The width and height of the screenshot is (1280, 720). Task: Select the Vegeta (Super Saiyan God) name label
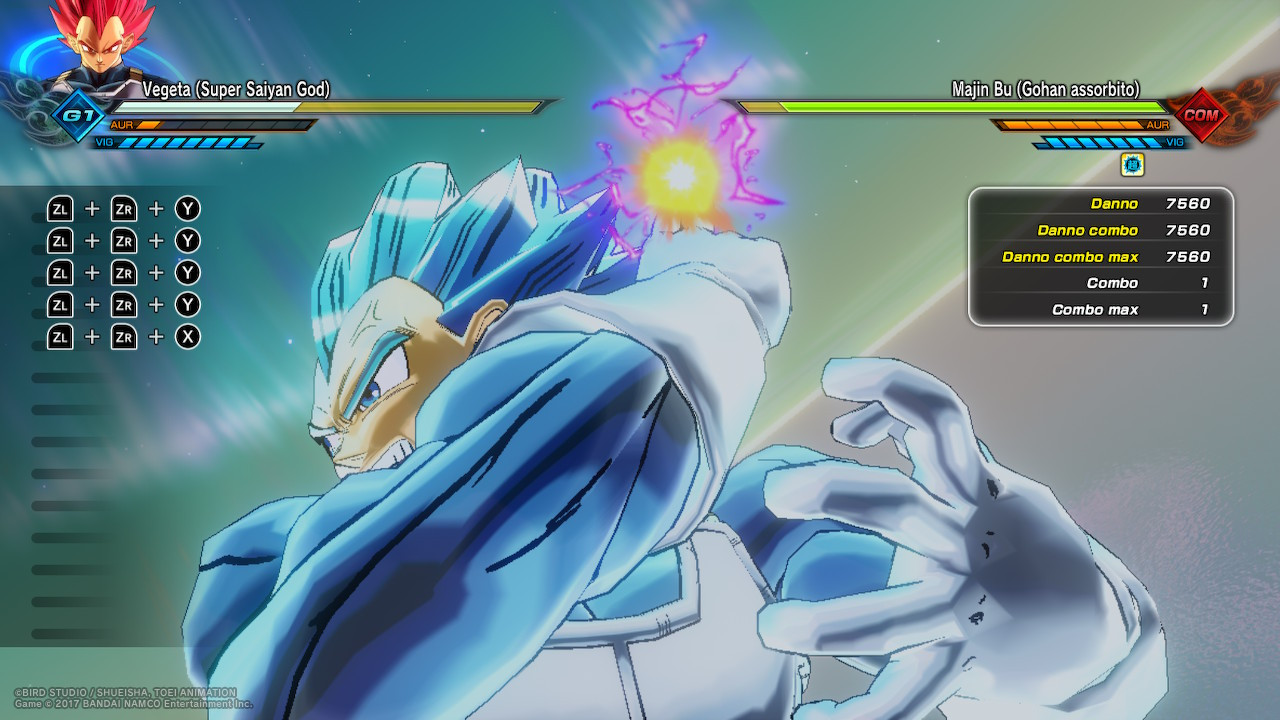[x=235, y=90]
